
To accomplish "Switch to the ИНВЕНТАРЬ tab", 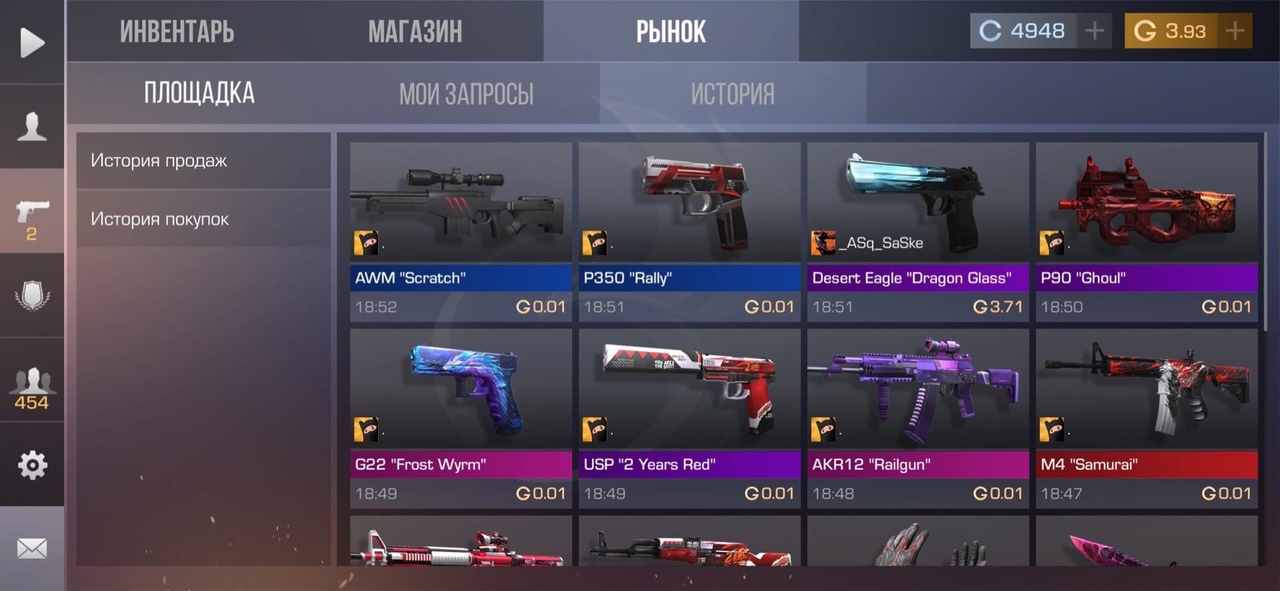I will click(x=177, y=31).
